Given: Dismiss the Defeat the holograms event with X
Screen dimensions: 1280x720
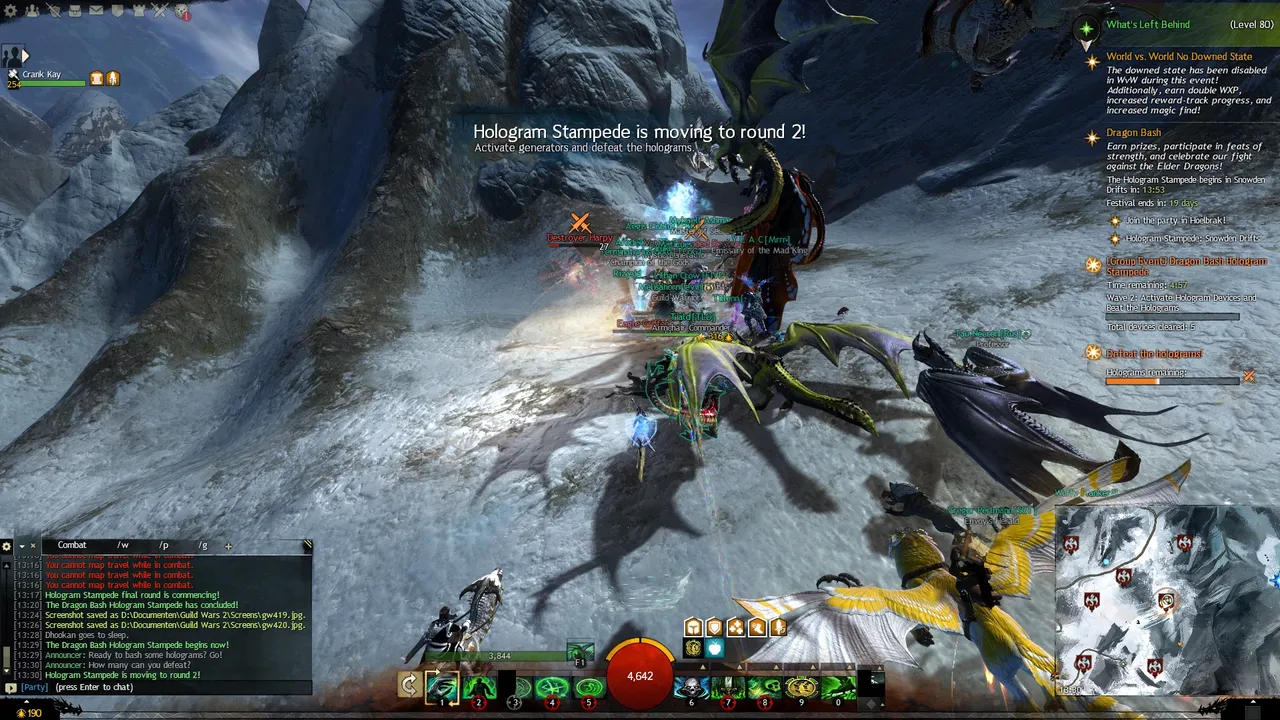Looking at the screenshot, I should [1249, 378].
